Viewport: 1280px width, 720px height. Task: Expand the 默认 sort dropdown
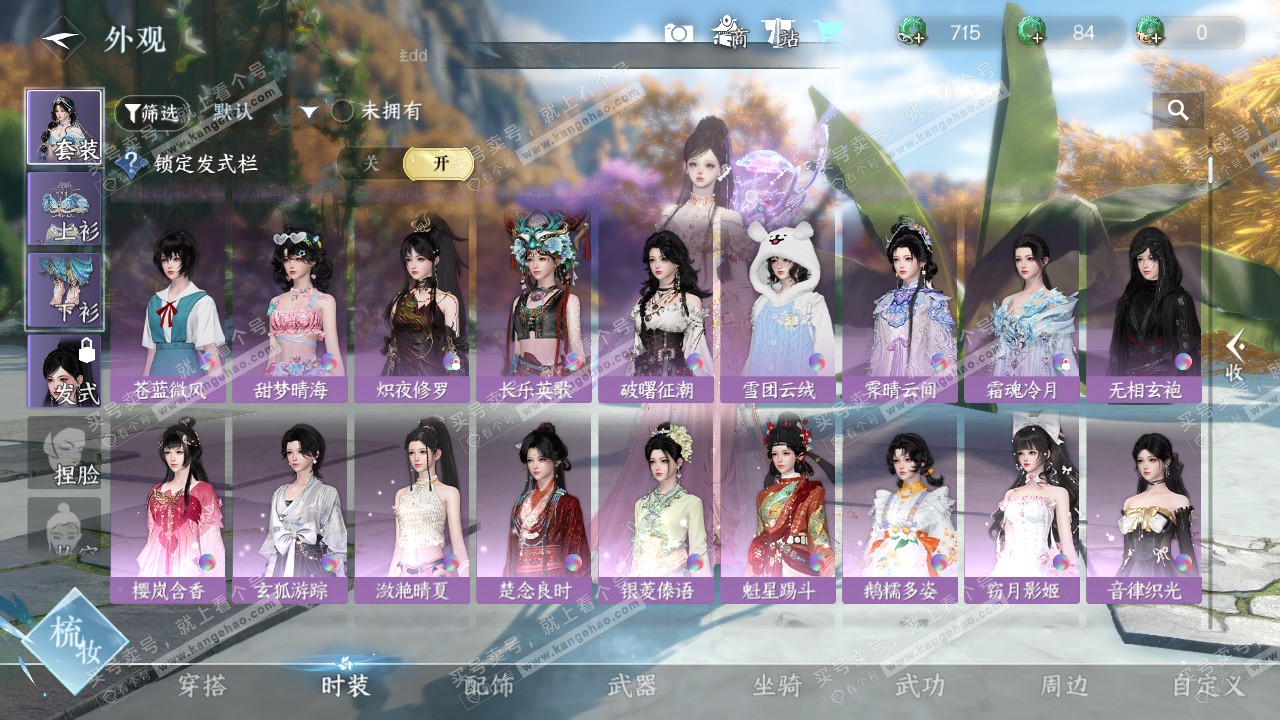point(309,112)
